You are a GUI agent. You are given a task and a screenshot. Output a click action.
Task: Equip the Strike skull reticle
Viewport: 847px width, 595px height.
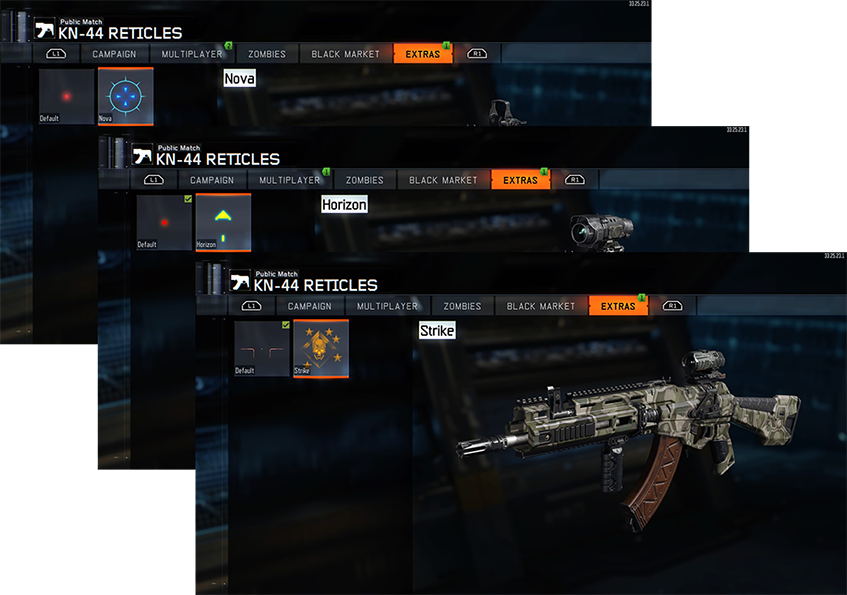[x=320, y=348]
